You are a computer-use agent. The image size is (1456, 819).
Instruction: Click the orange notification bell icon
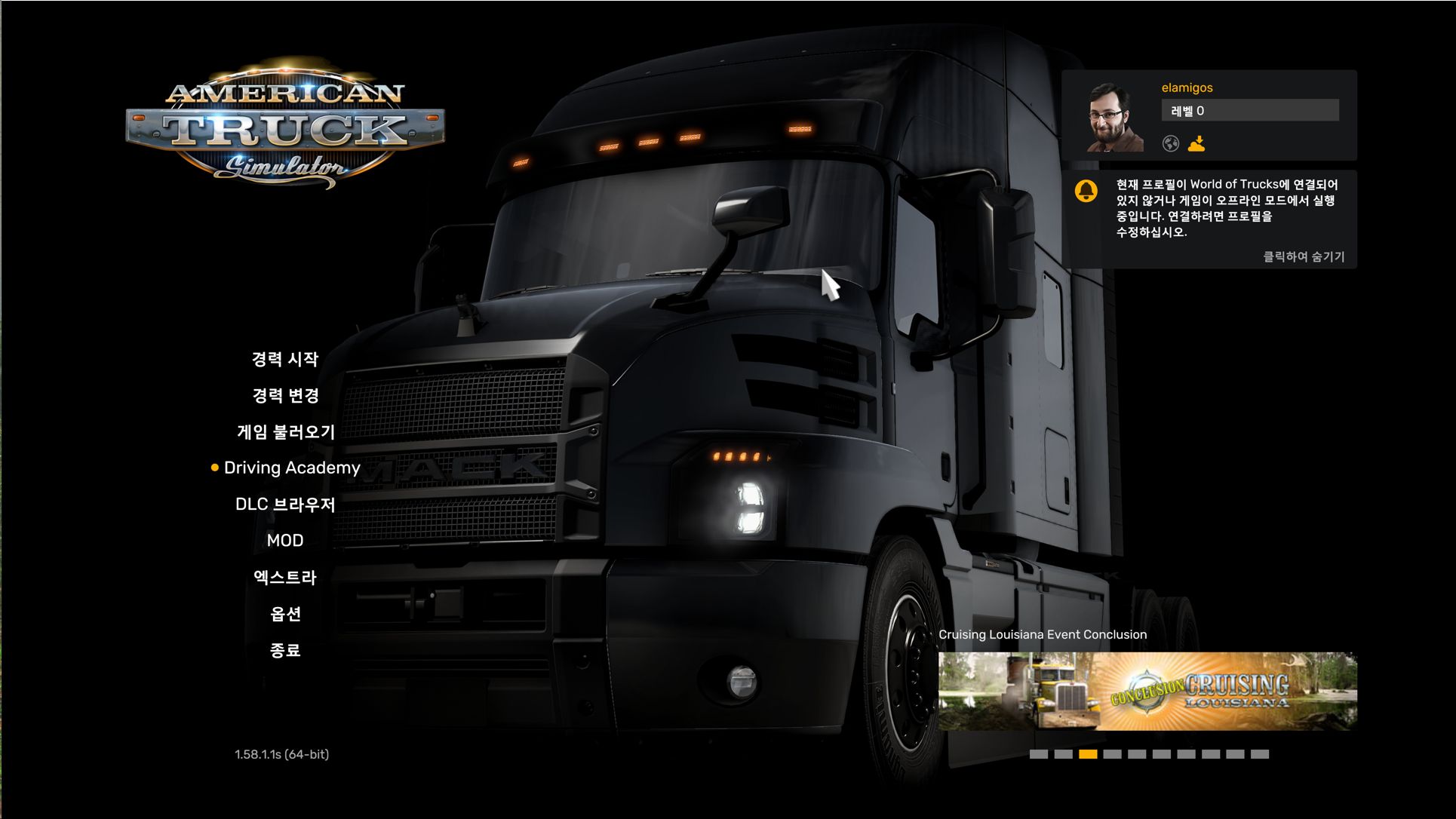1086,191
